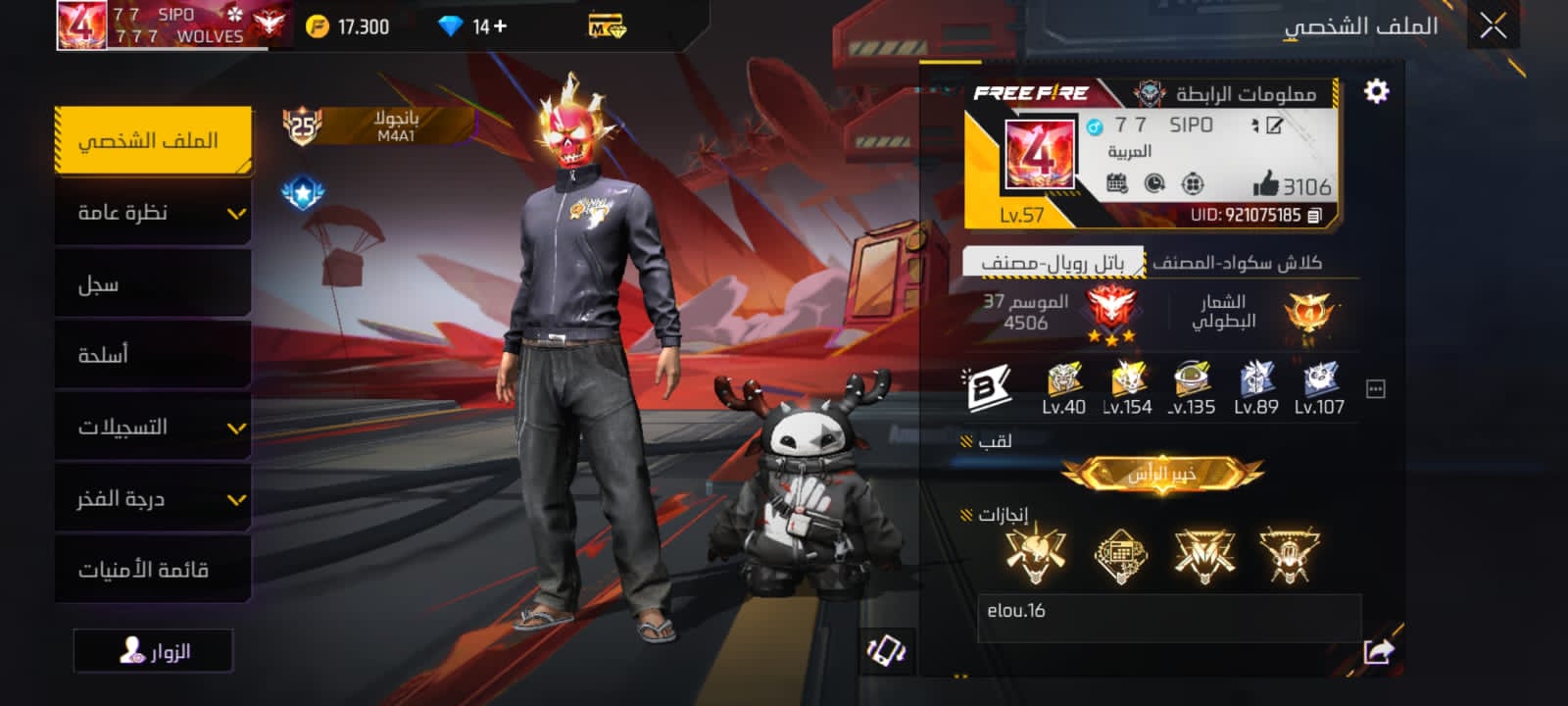Viewport: 1568px width, 706px height.
Task: Open the الزوار visitors button
Action: pyautogui.click(x=154, y=651)
